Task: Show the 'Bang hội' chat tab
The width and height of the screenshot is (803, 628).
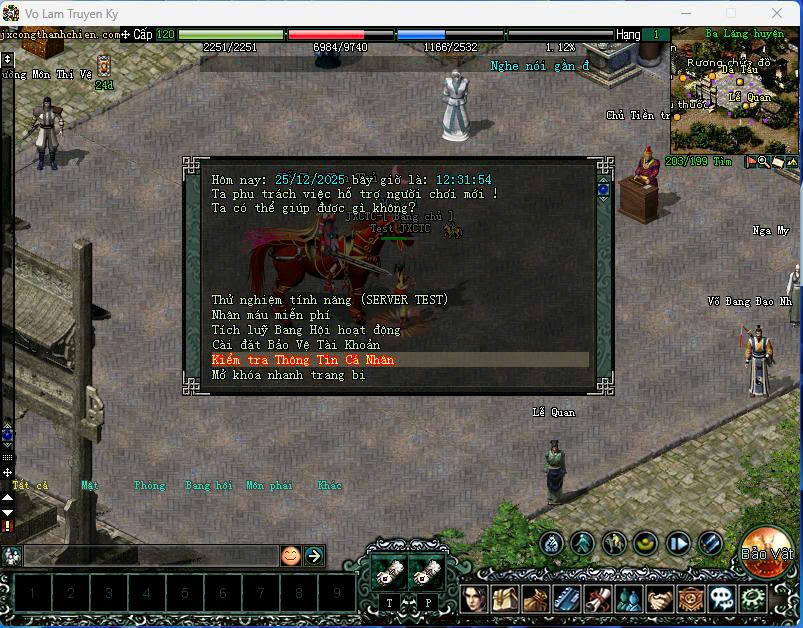Action: pos(209,486)
